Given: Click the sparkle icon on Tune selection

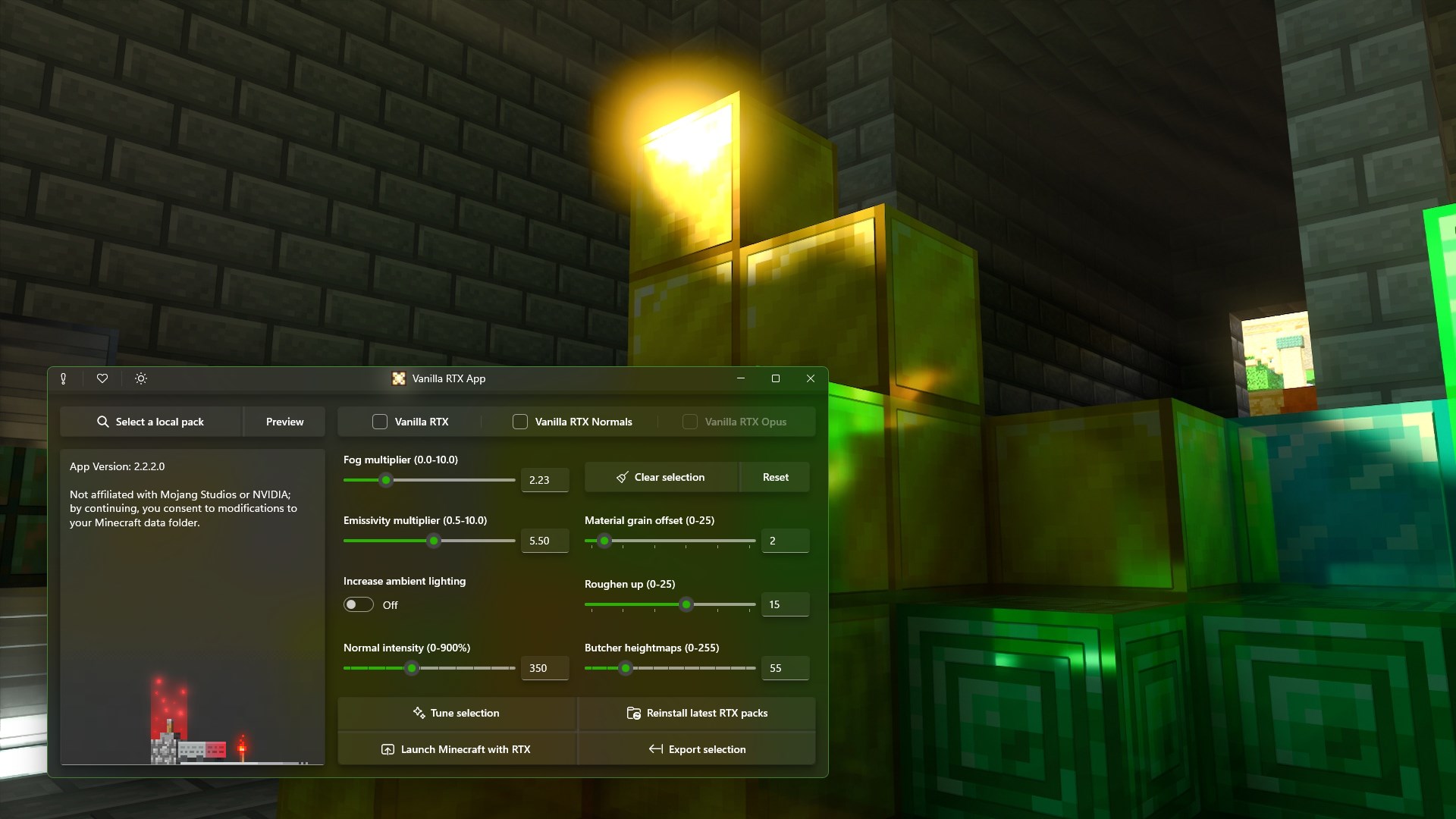Looking at the screenshot, I should pyautogui.click(x=418, y=713).
